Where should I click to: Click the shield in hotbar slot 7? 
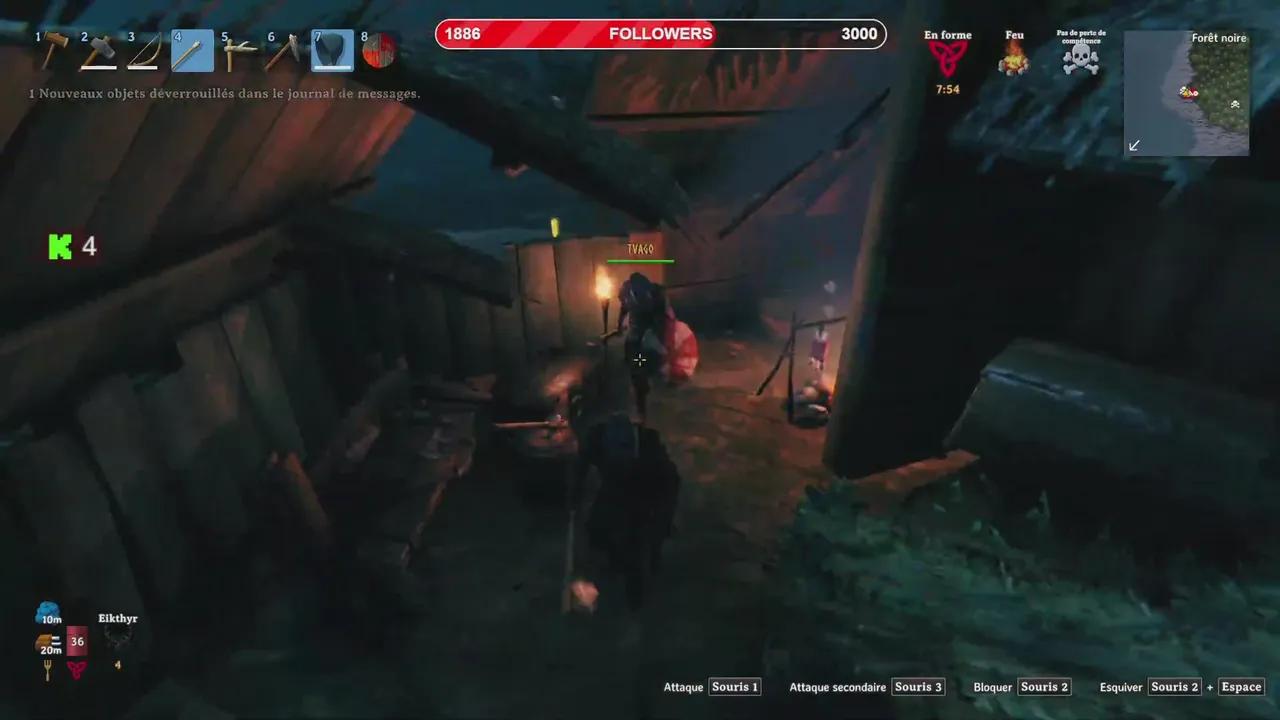[331, 50]
